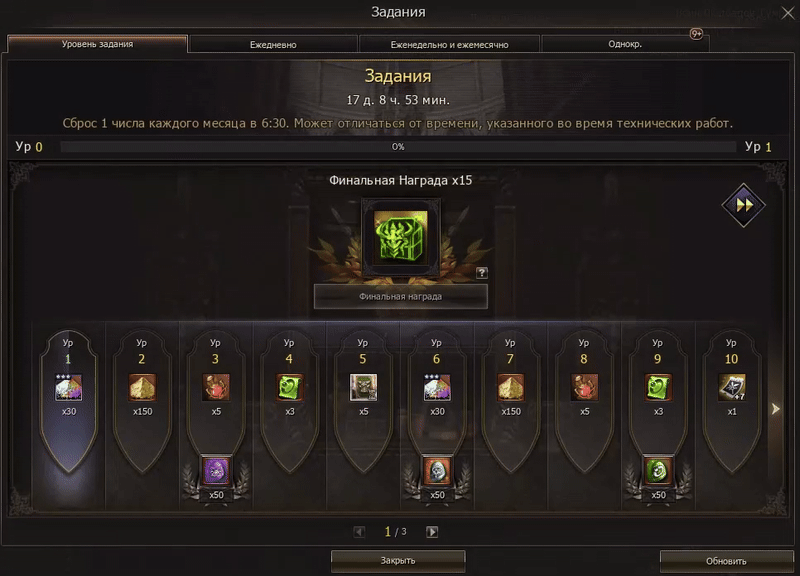This screenshot has height=576, width=800.
Task: Select the Однокр. tab
Action: tap(625, 45)
